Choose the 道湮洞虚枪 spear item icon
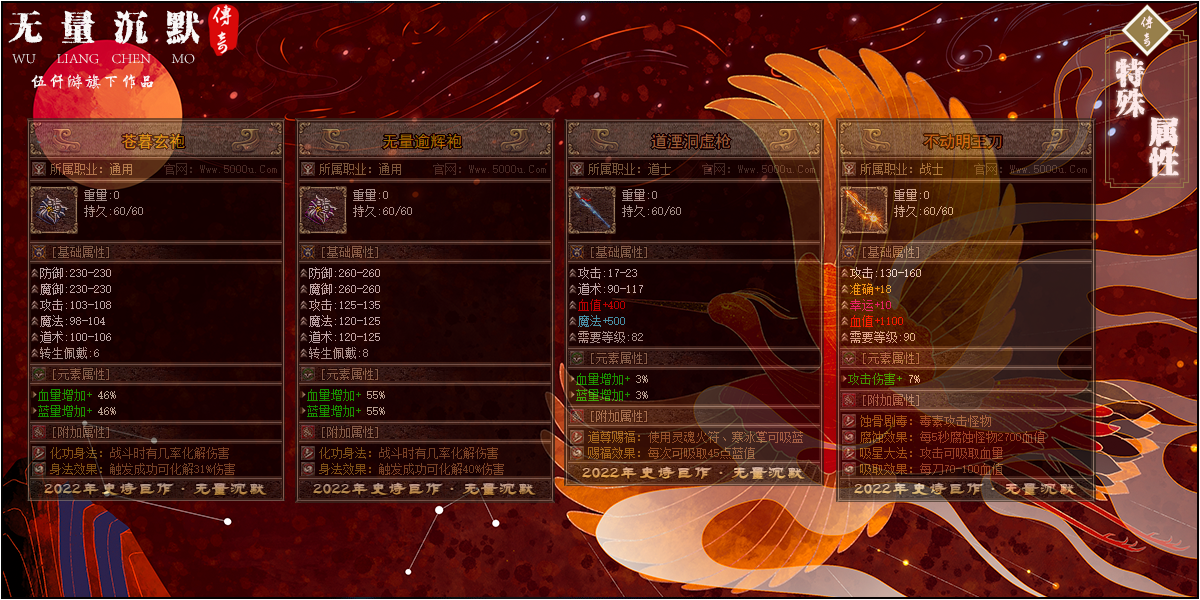 [x=593, y=210]
